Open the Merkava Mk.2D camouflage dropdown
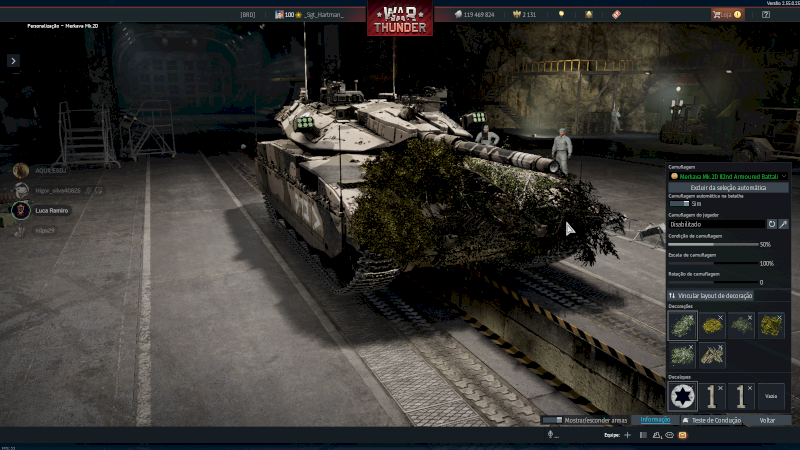800x450 pixels. (x=727, y=176)
